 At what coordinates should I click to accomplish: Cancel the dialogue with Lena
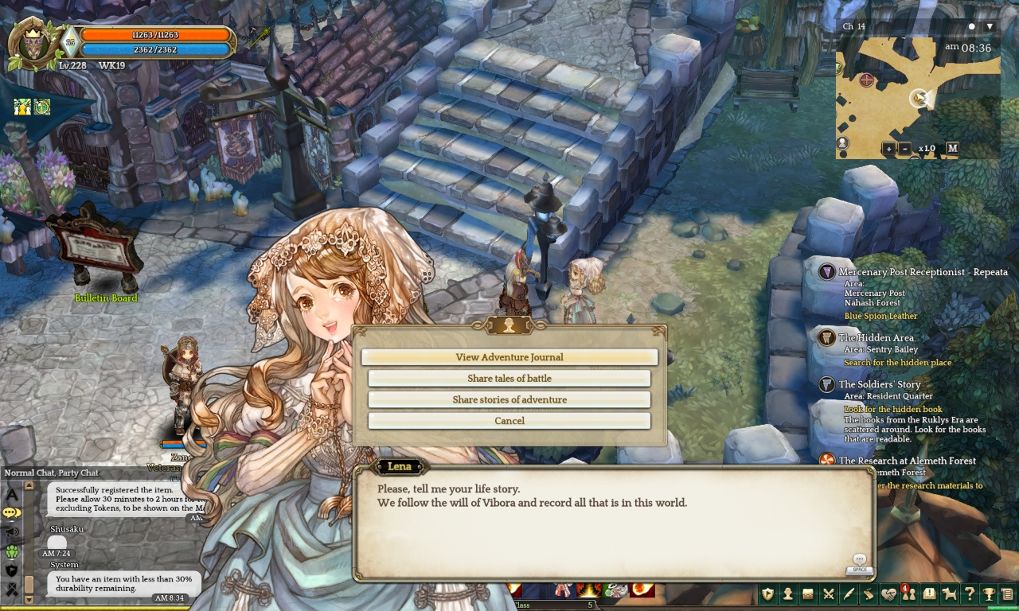point(509,421)
